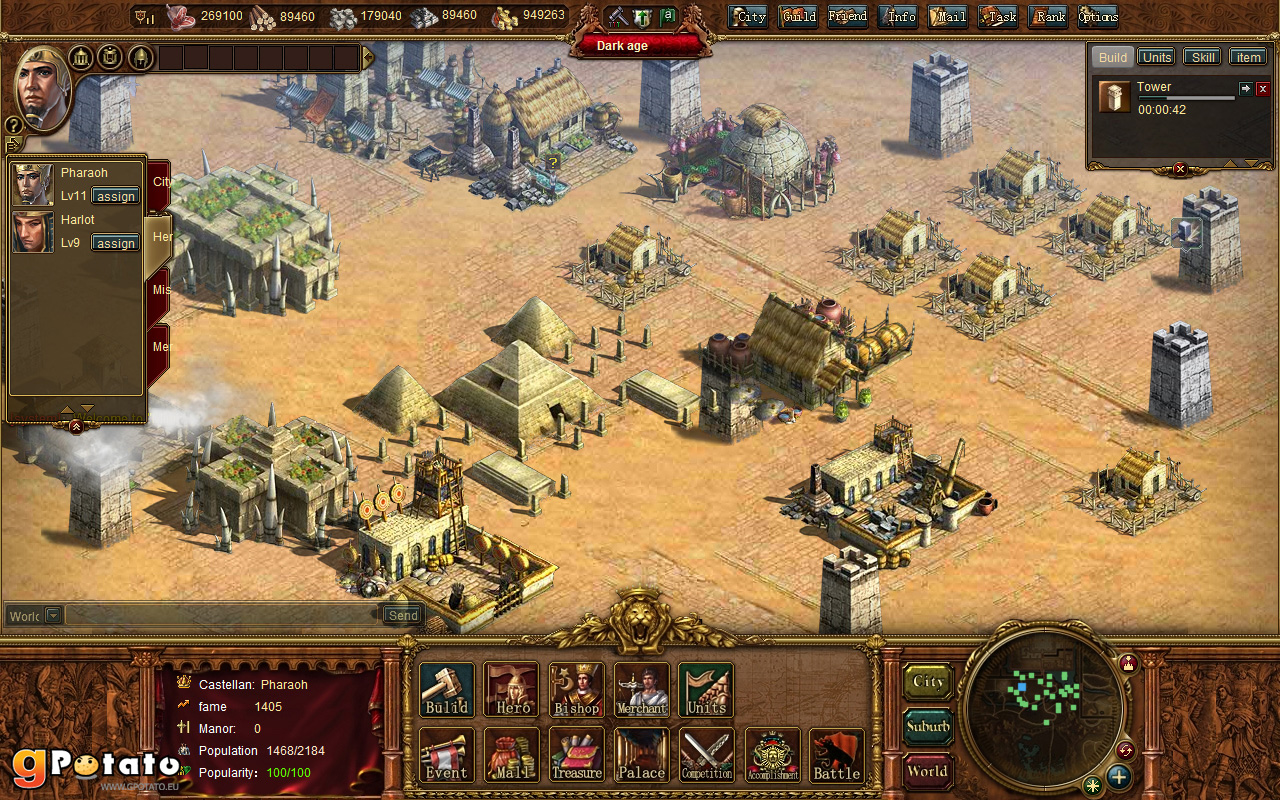Assign the Pharaoh hero
1280x800 pixels.
(x=116, y=196)
